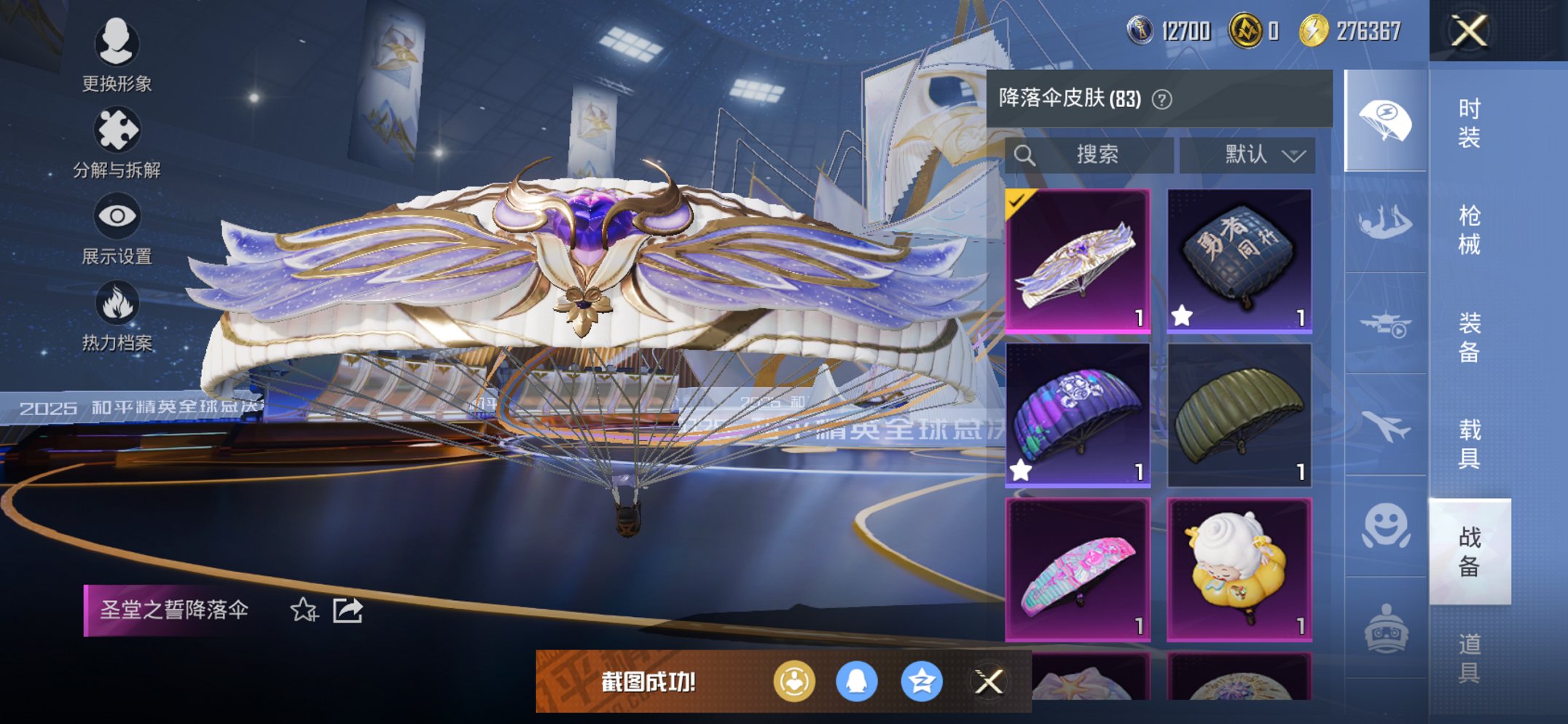The image size is (1568, 724).
Task: Click the share arrow icon
Action: (348, 611)
